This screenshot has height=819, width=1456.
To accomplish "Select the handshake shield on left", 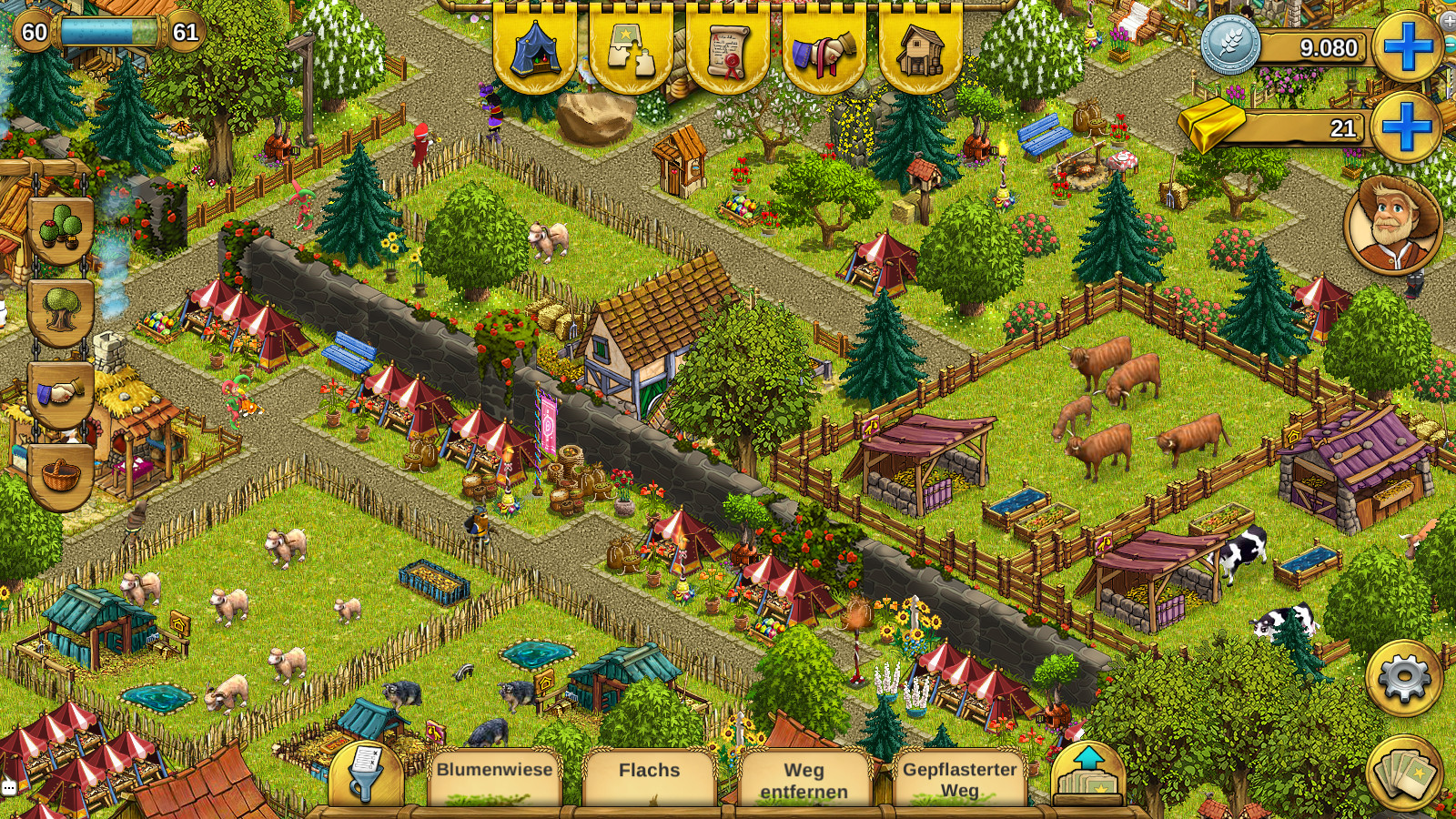I will pyautogui.click(x=61, y=393).
